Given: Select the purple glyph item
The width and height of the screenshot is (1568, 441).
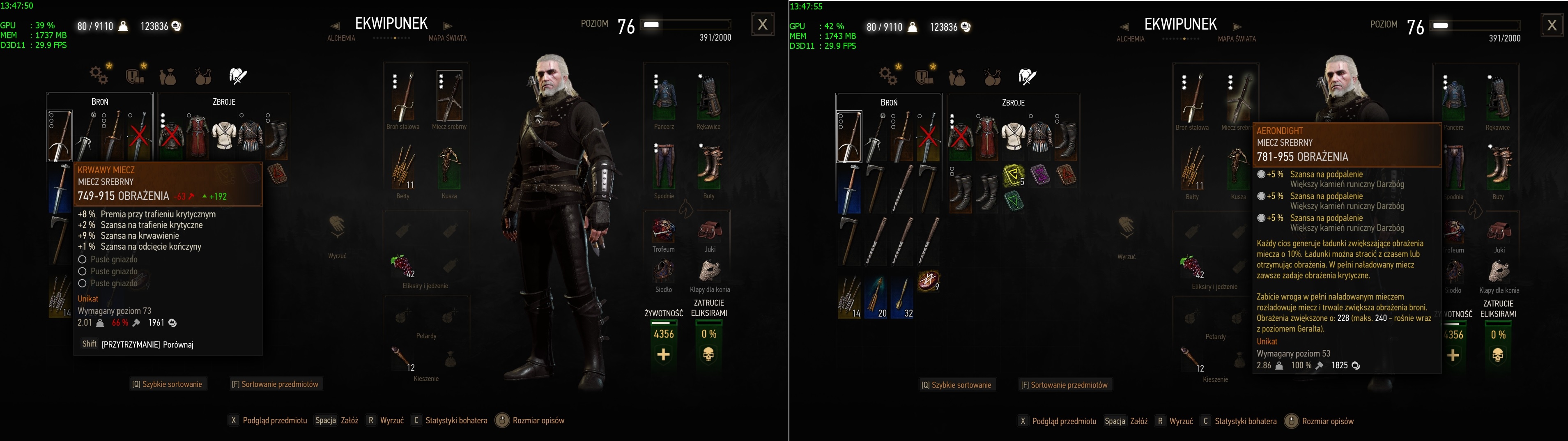Looking at the screenshot, I should coord(1040,175).
